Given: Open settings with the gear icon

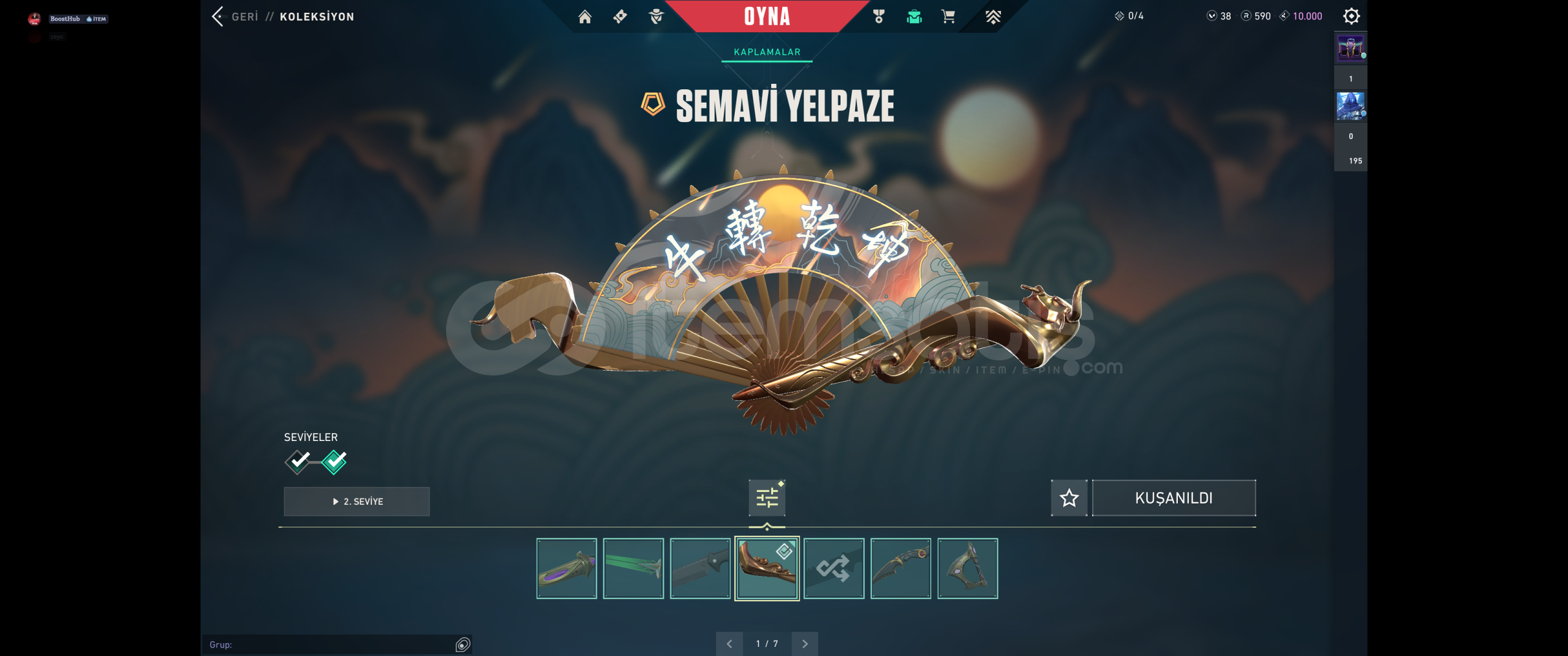Looking at the screenshot, I should coord(1351,17).
